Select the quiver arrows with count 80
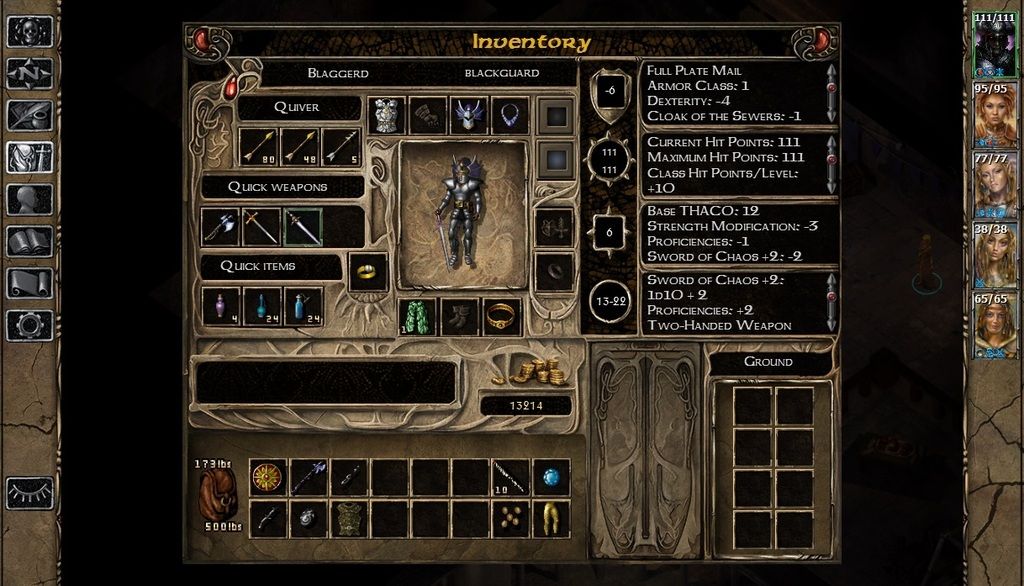 tap(260, 147)
